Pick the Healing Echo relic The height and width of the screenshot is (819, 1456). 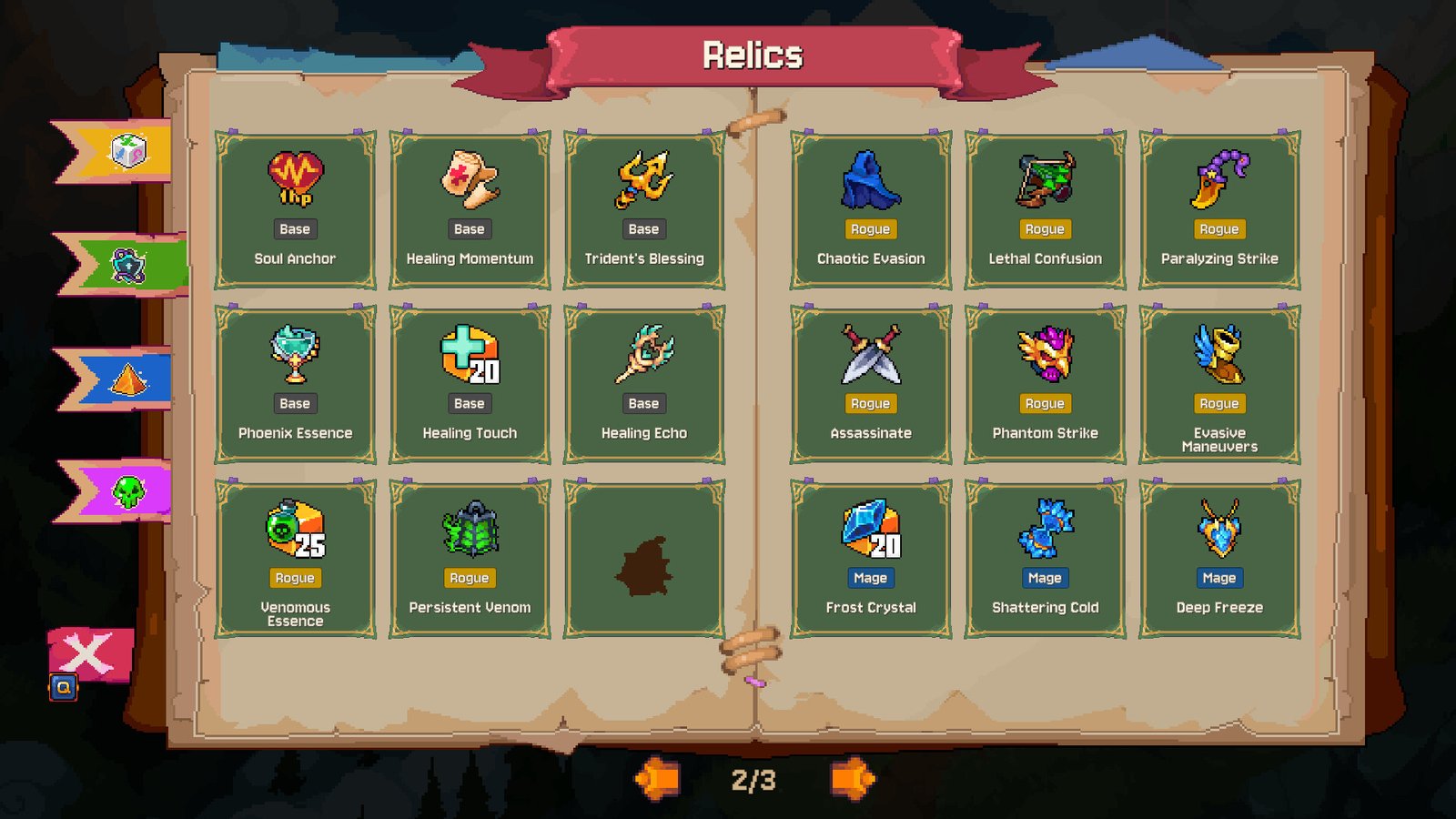coord(644,385)
